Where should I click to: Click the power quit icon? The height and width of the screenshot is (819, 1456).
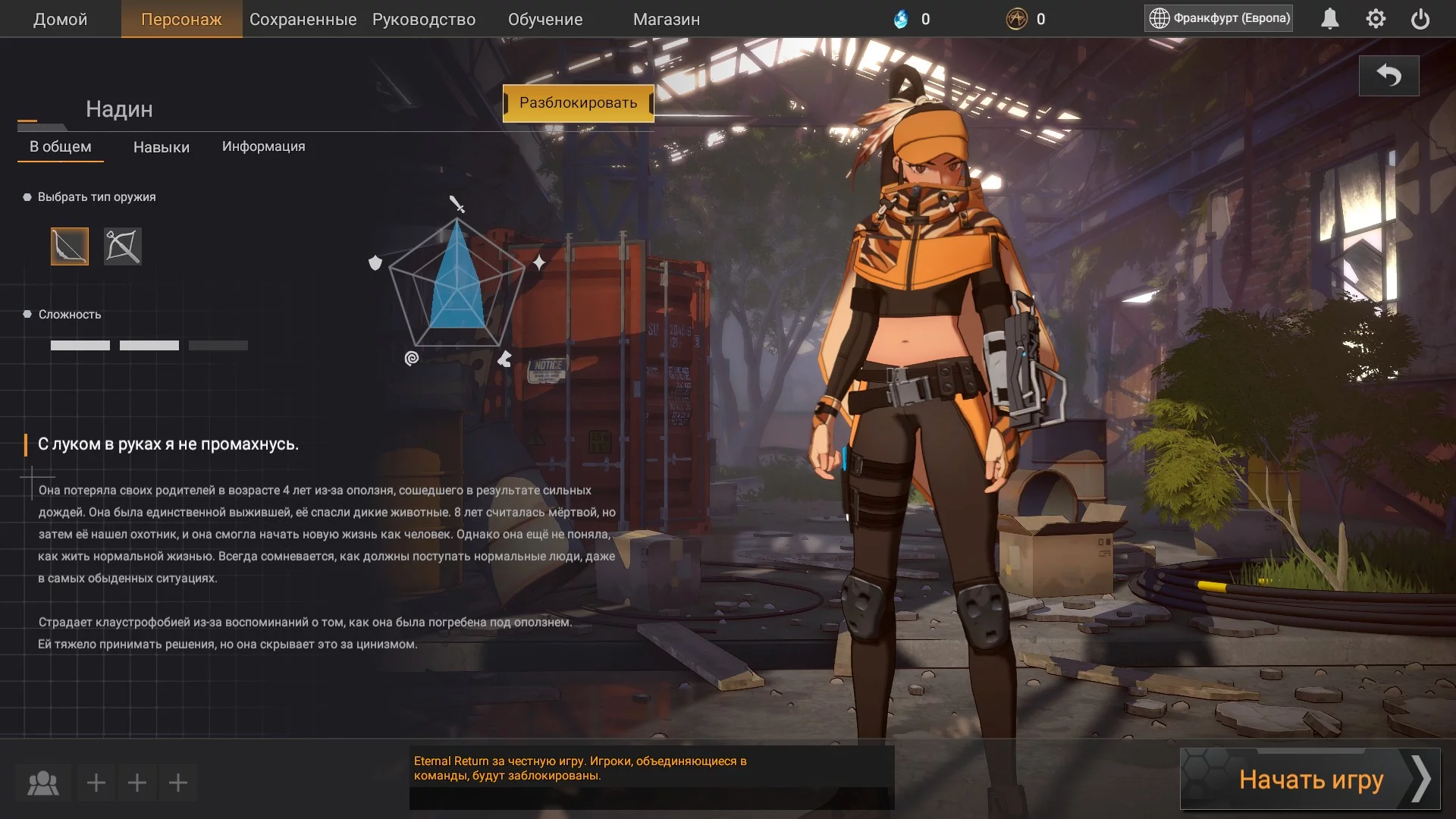1420,19
